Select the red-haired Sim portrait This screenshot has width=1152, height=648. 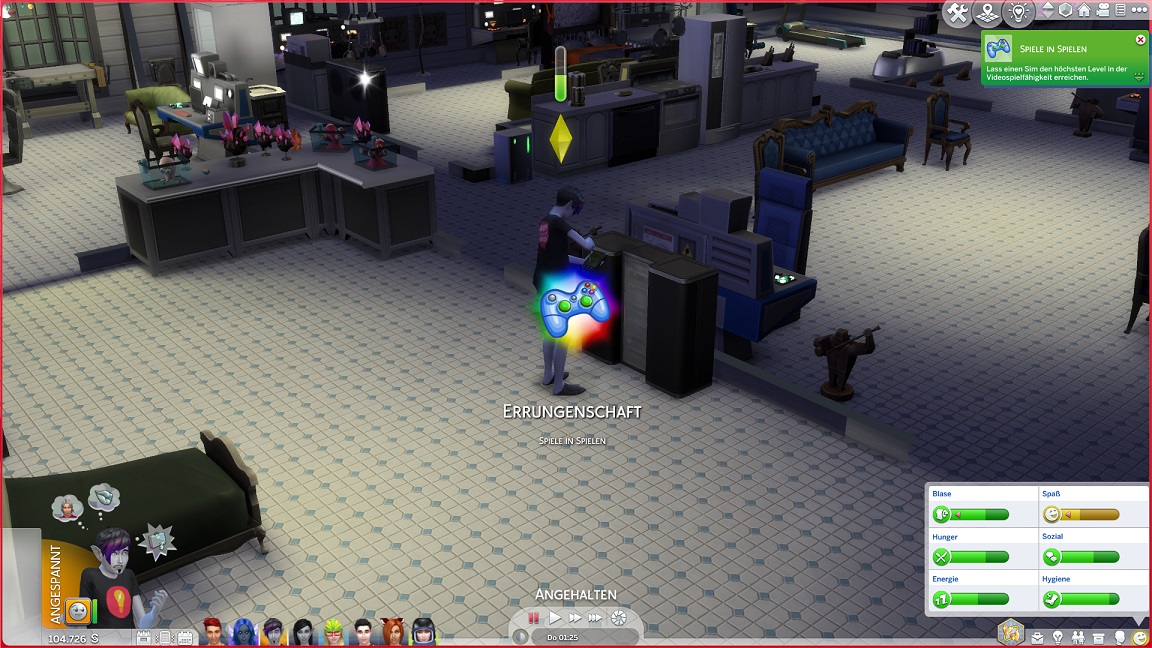click(x=214, y=632)
